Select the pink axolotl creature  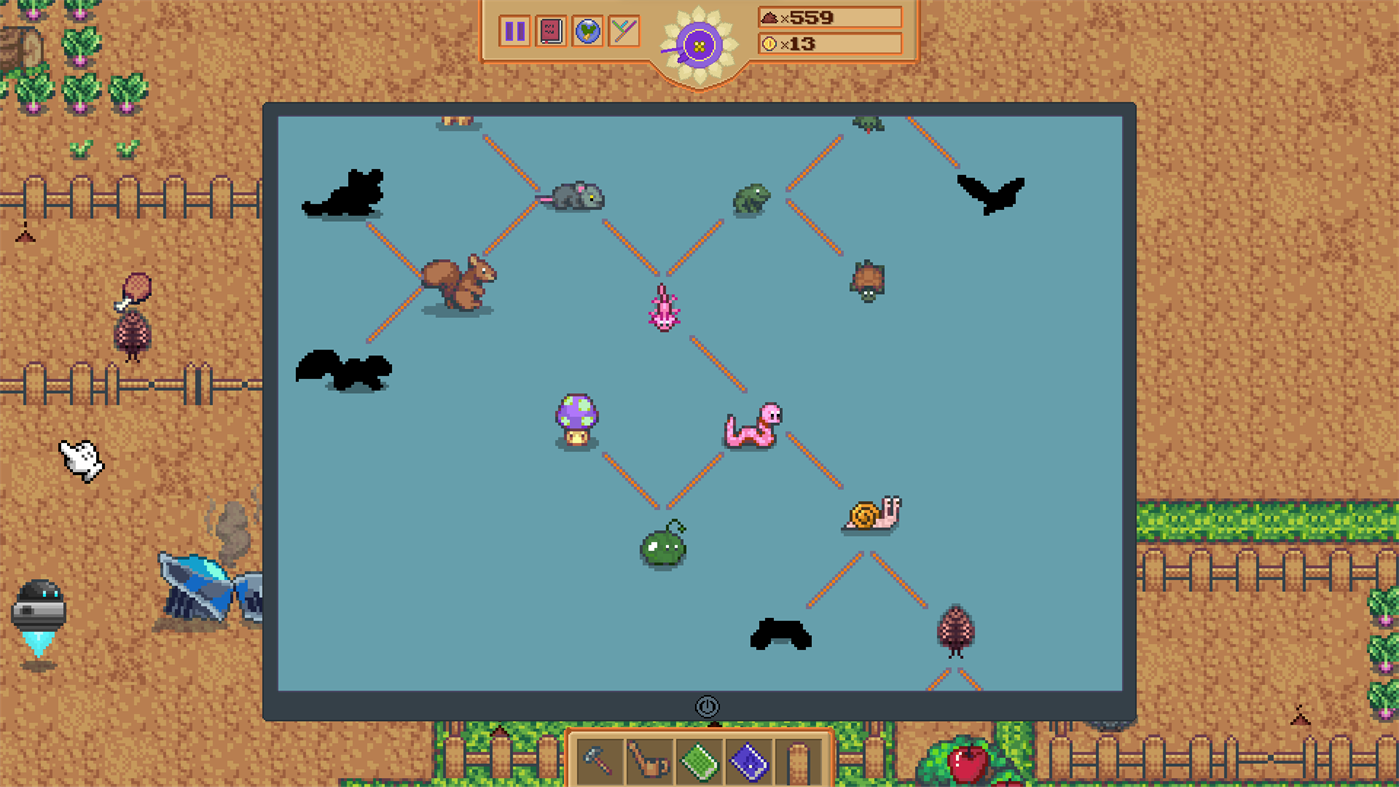(x=663, y=309)
